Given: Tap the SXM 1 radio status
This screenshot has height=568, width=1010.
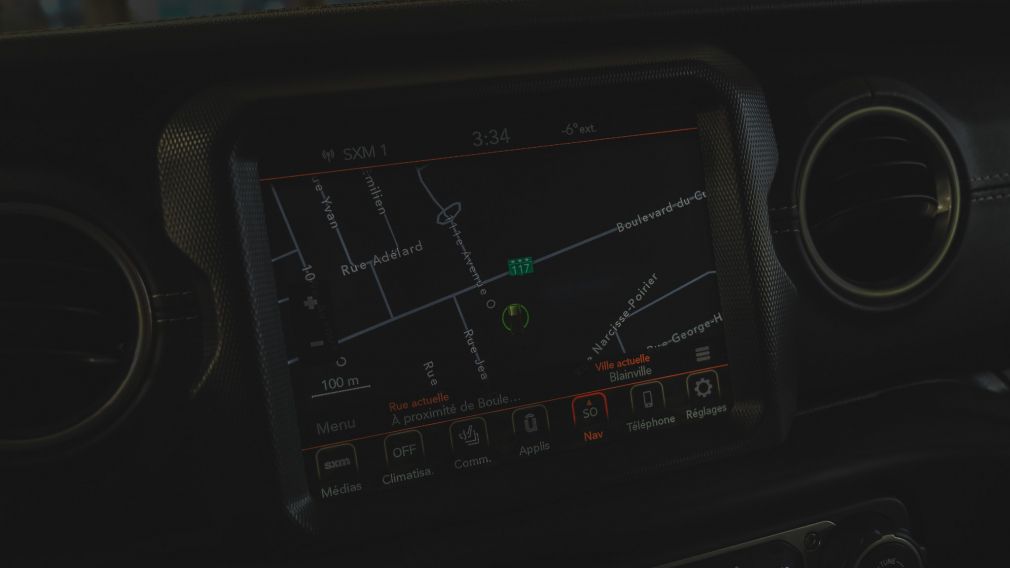Looking at the screenshot, I should click(355, 154).
